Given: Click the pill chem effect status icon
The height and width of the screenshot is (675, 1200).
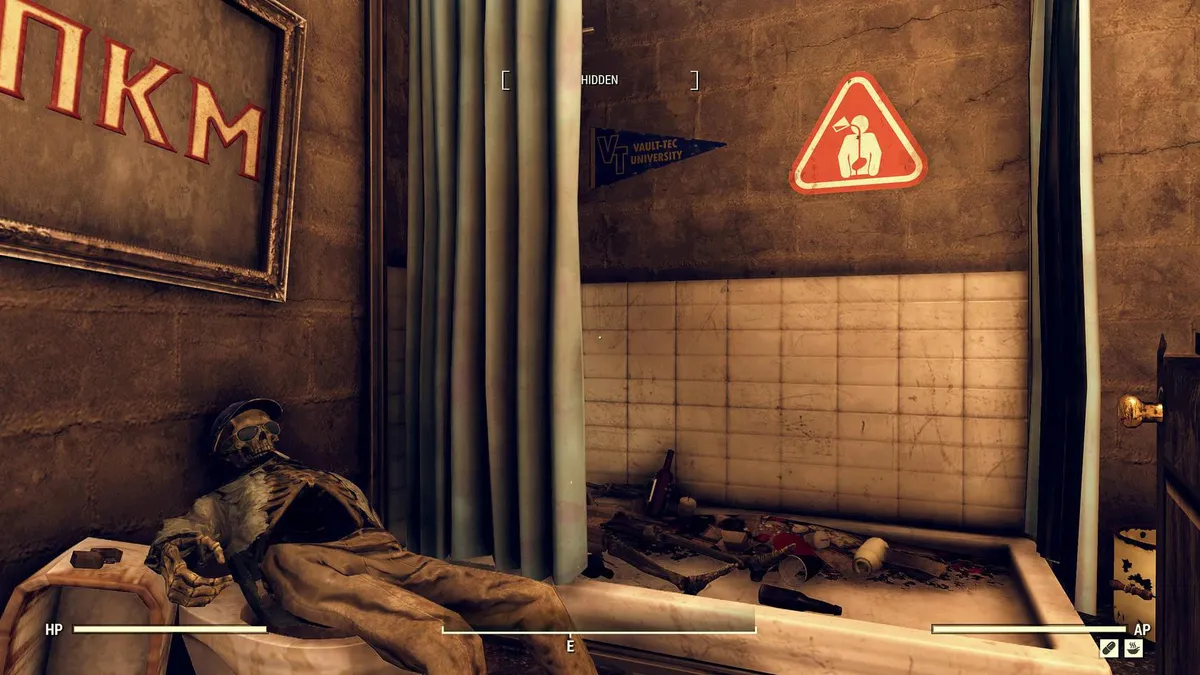Looking at the screenshot, I should click(x=1108, y=648).
